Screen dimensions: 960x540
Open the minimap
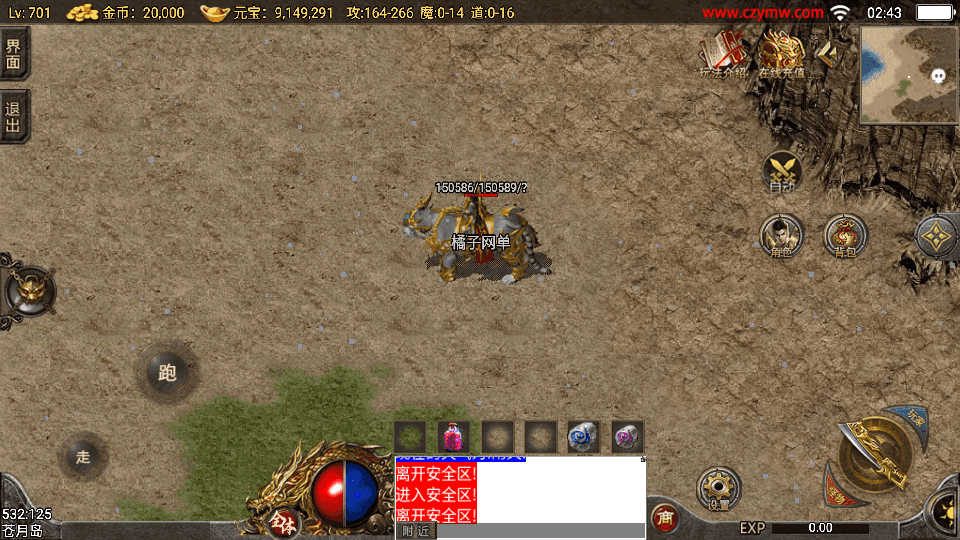[908, 75]
